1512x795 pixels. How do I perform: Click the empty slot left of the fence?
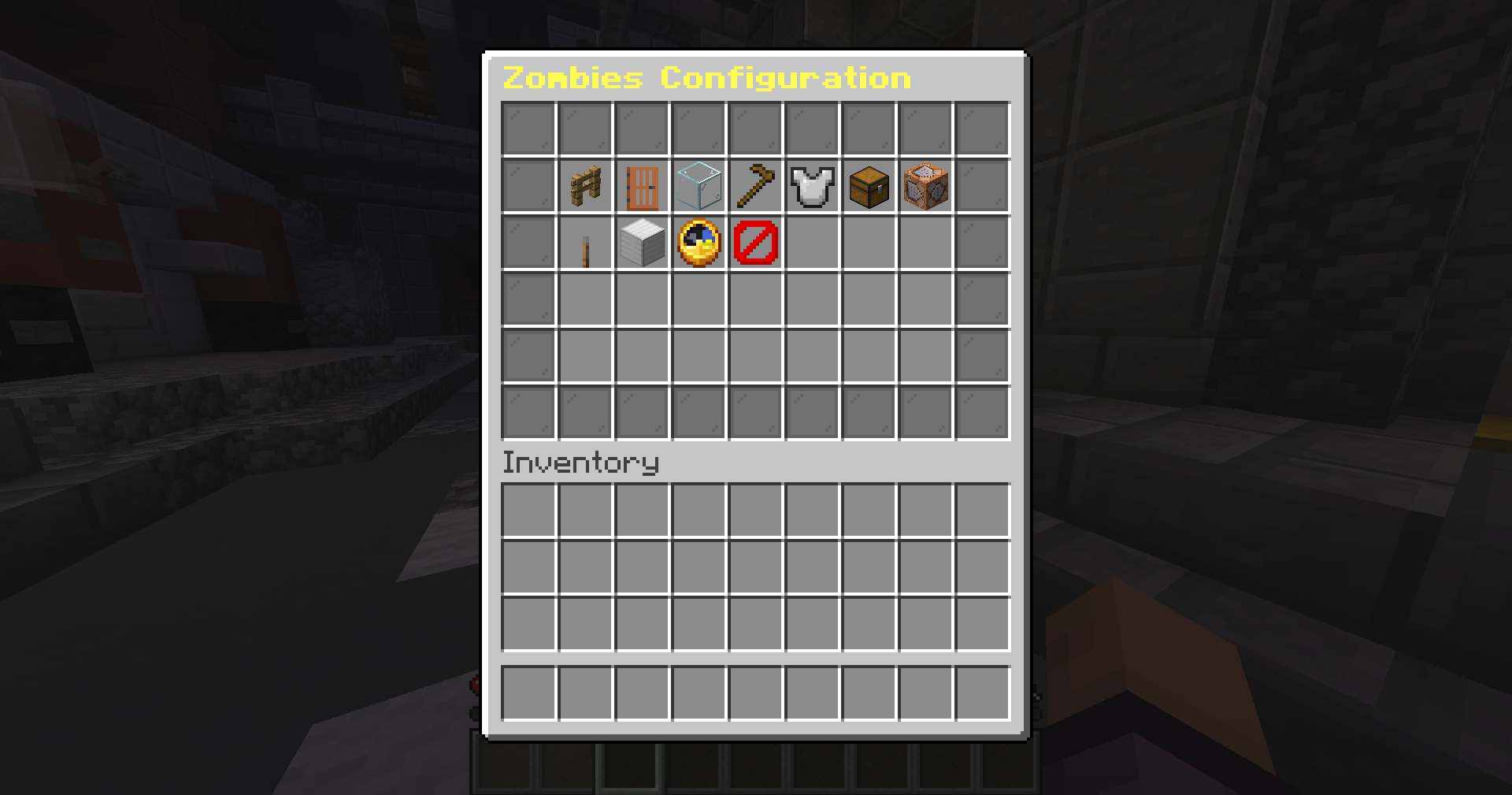pos(529,184)
